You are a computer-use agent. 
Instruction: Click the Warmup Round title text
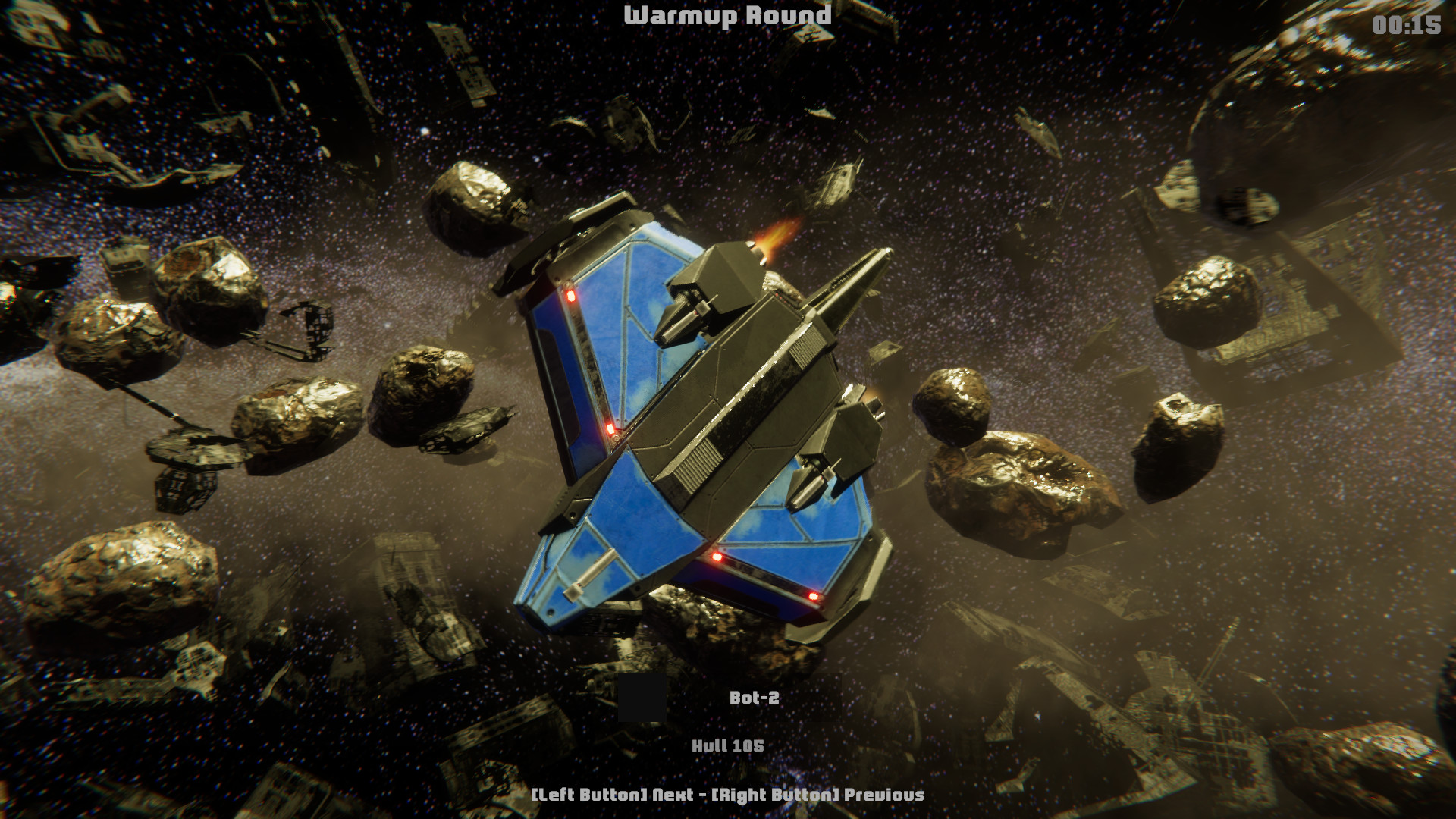(x=726, y=17)
